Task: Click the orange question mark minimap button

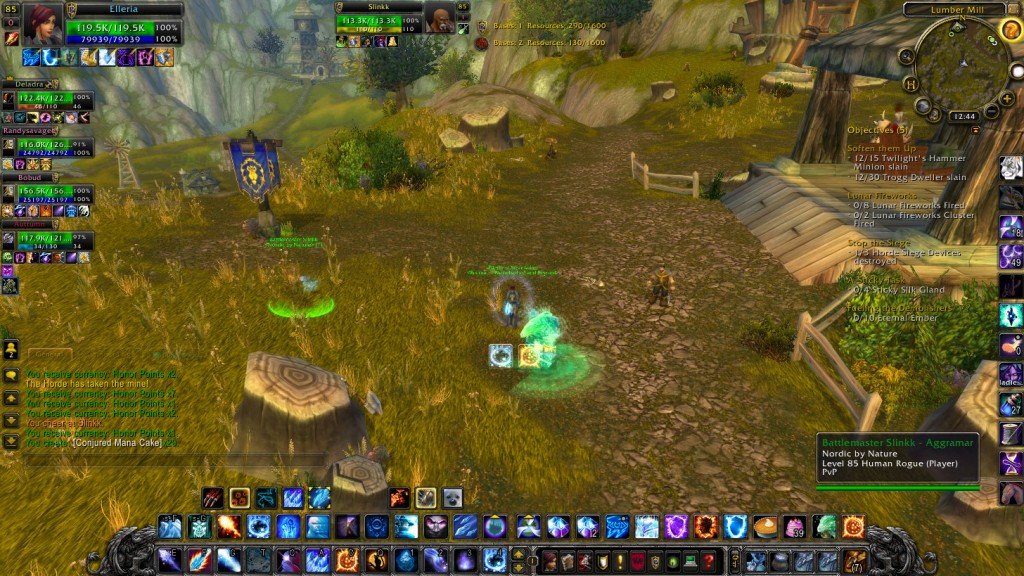Action: (1010, 30)
